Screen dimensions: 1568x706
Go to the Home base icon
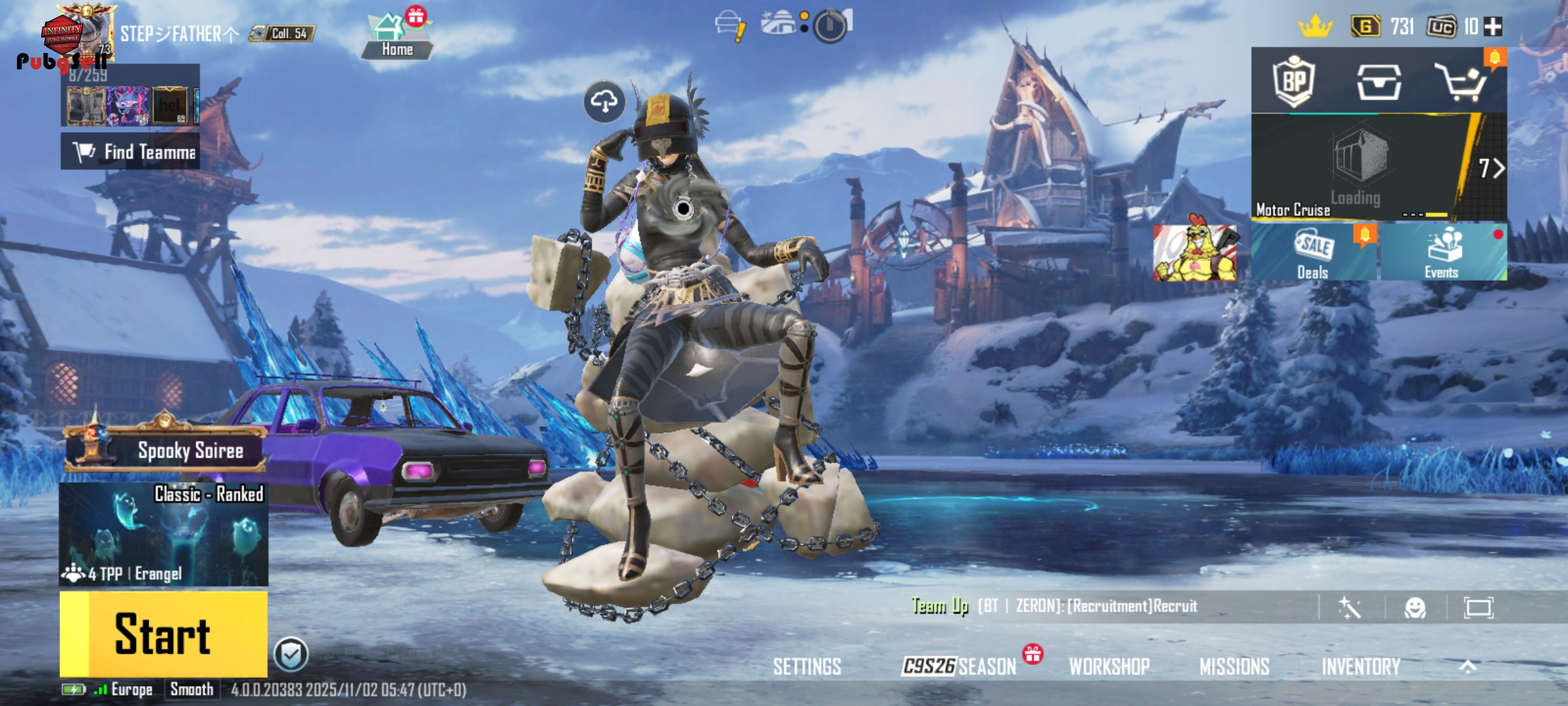pos(396,37)
